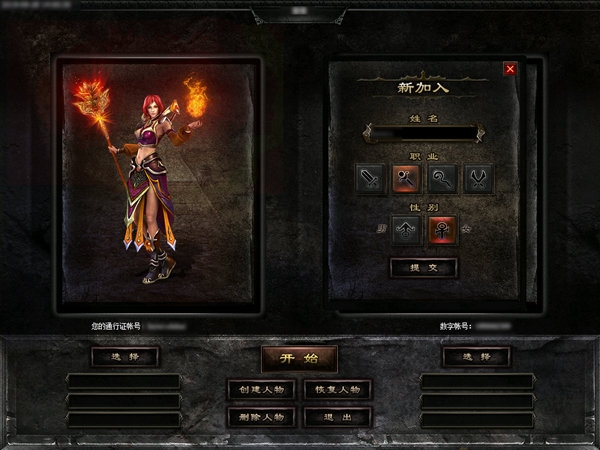Start the game with 开始 button
This screenshot has width=600, height=450.
(299, 358)
